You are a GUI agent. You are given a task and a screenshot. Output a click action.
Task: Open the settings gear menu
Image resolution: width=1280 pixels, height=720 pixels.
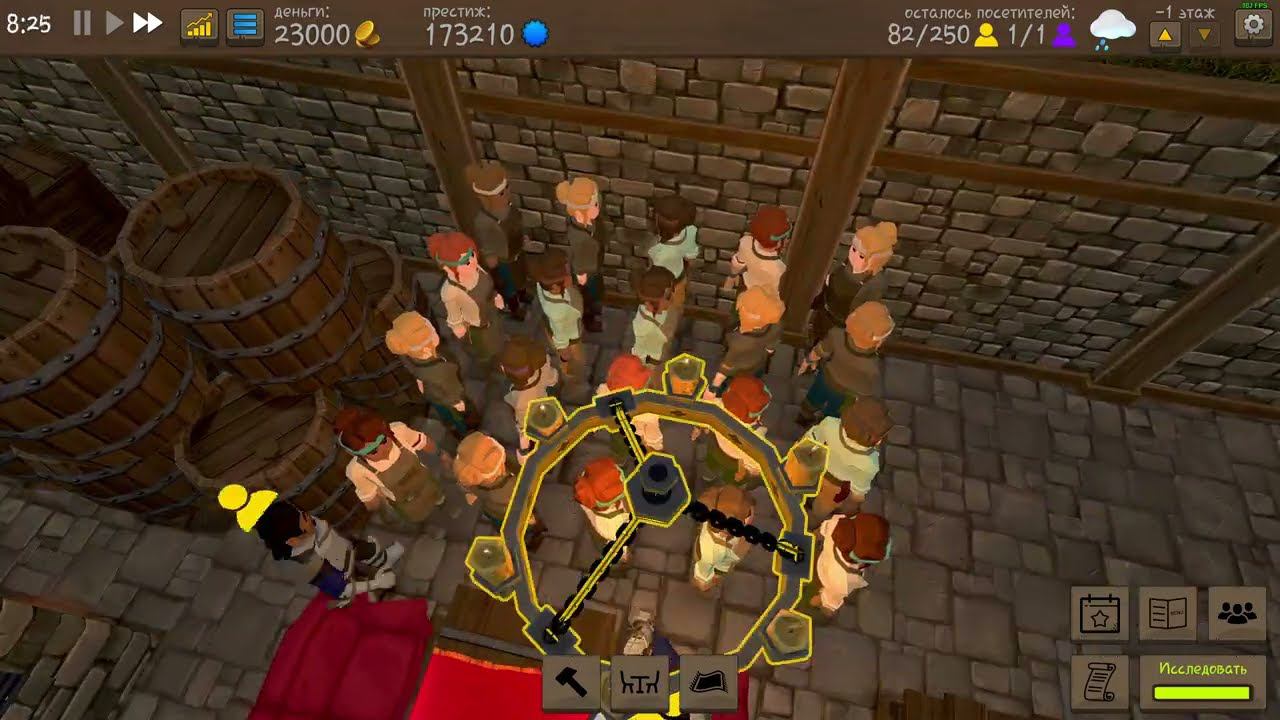1253,26
